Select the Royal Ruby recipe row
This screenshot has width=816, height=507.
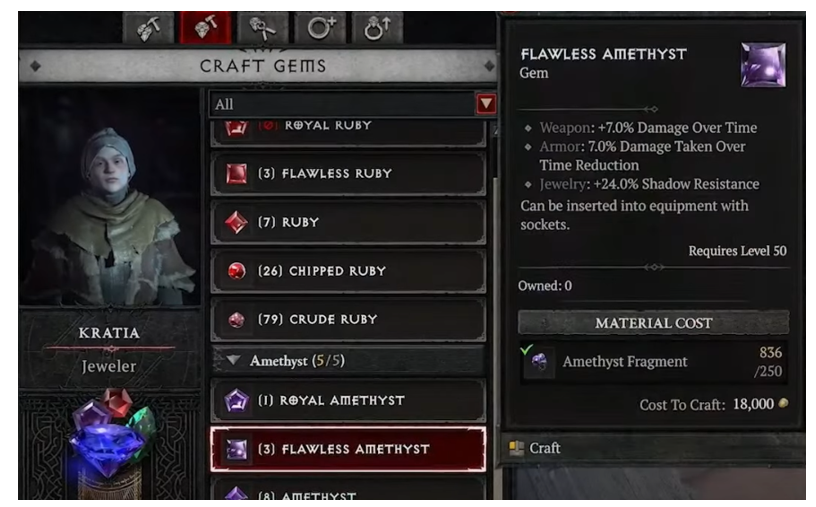(348, 128)
